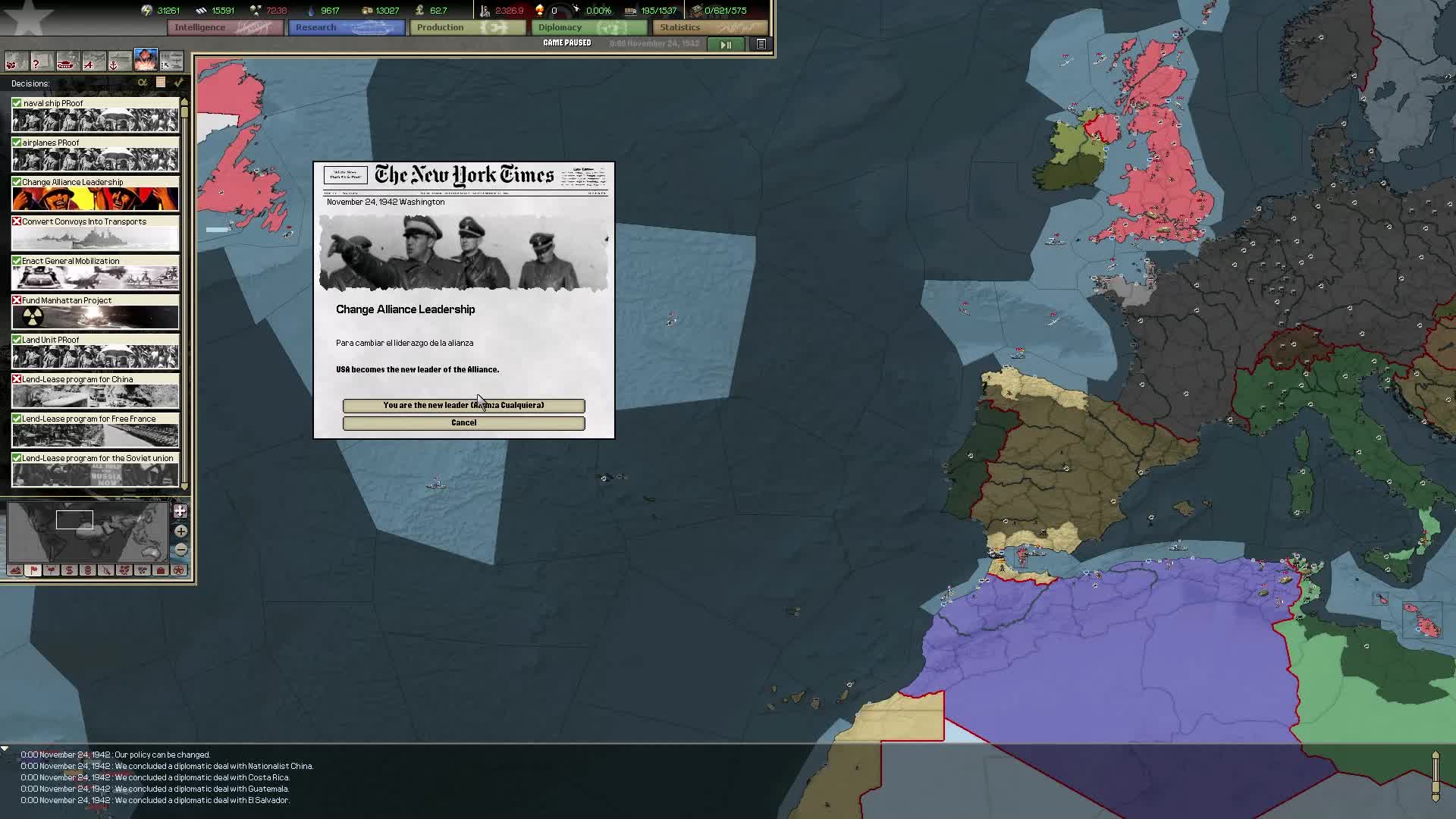Select the economic dollar map mode icon
This screenshot has height=819, width=1456.
[x=69, y=570]
